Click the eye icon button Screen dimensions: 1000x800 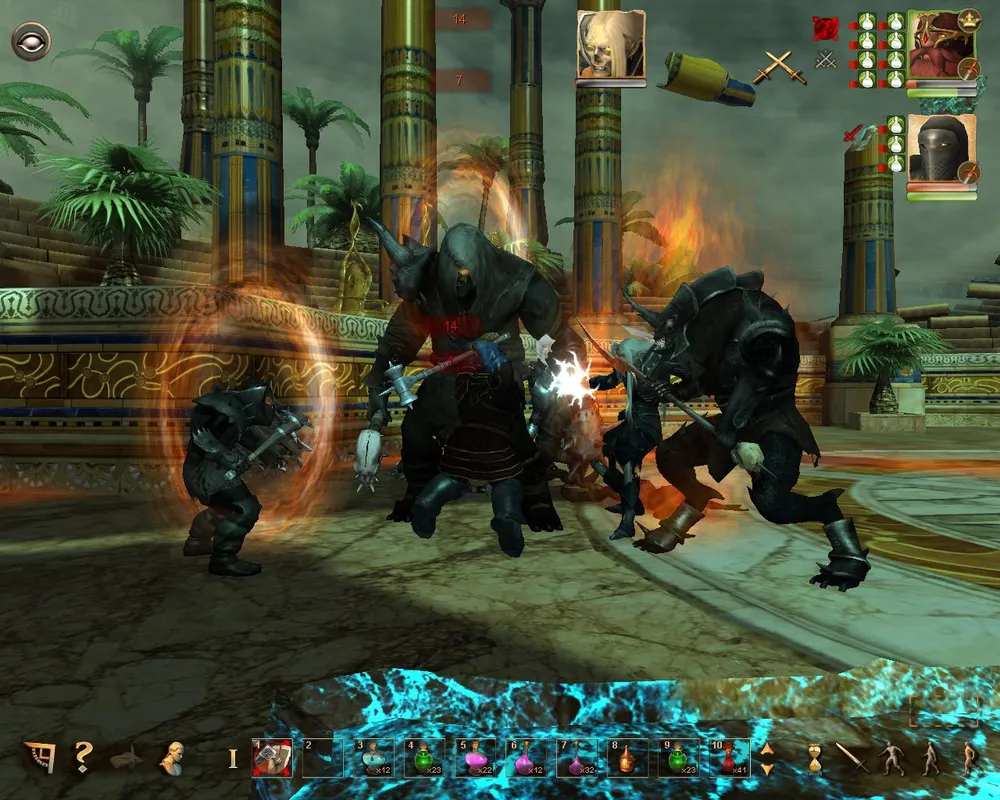(x=31, y=42)
